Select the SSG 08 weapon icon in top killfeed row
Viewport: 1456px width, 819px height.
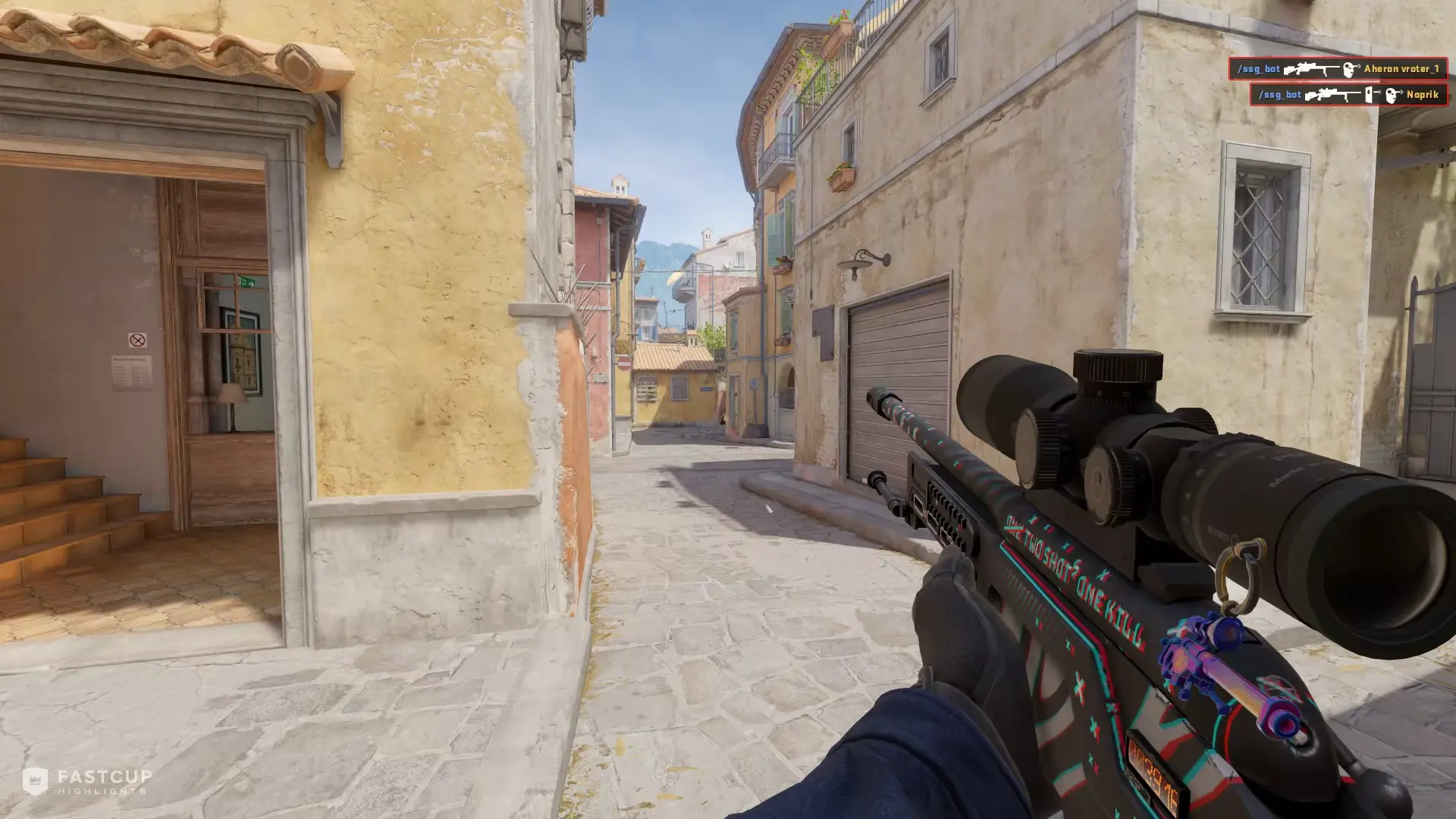pos(1313,70)
